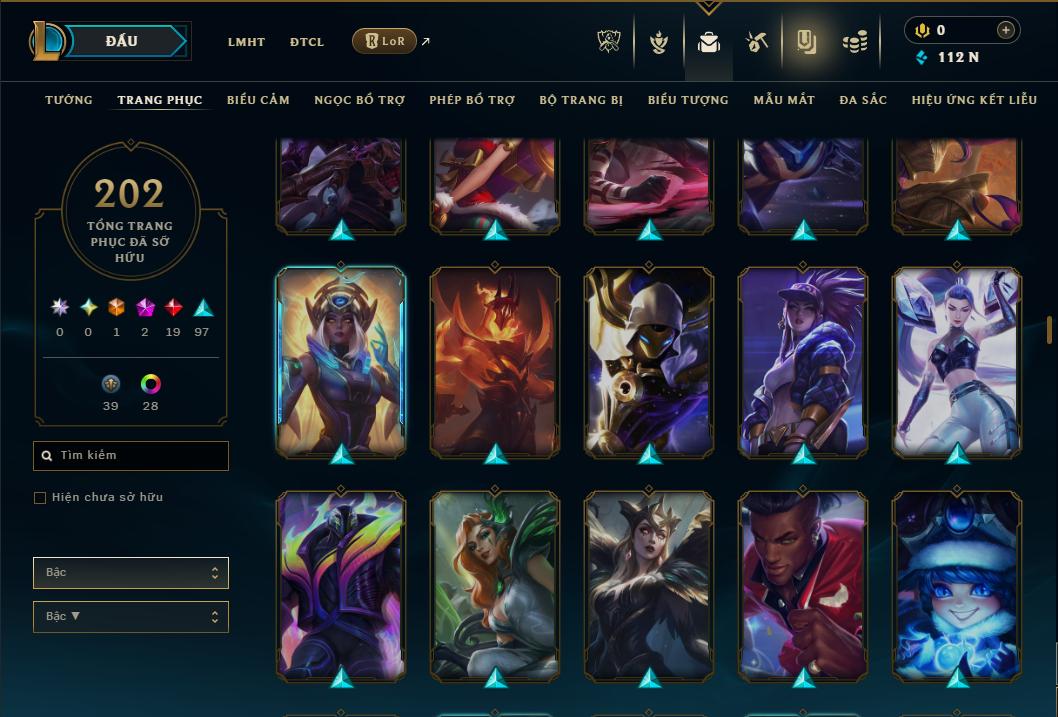Go to the PHÉP BỔ TRỢ tab

coord(472,100)
